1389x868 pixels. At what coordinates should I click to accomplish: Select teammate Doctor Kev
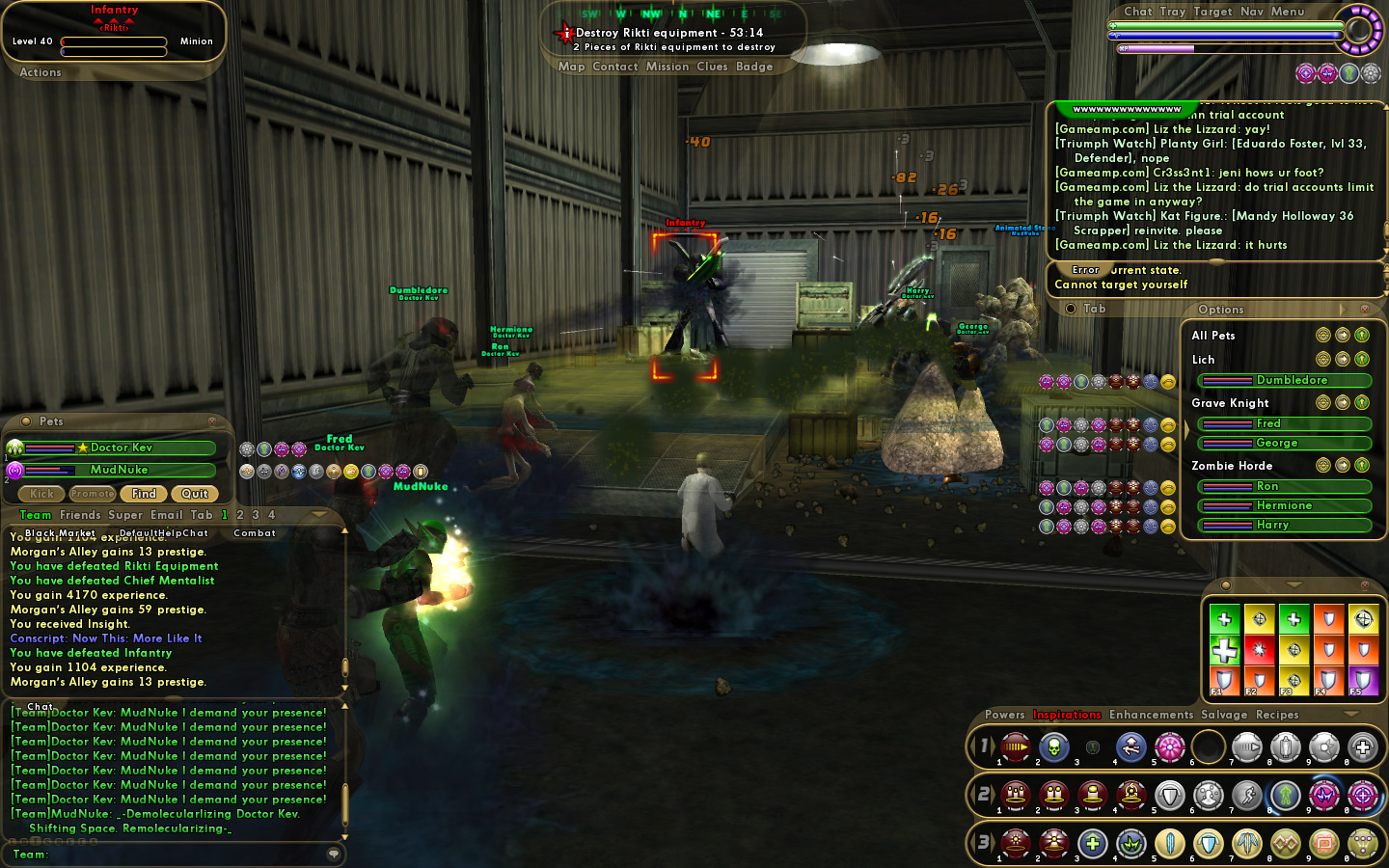point(121,448)
